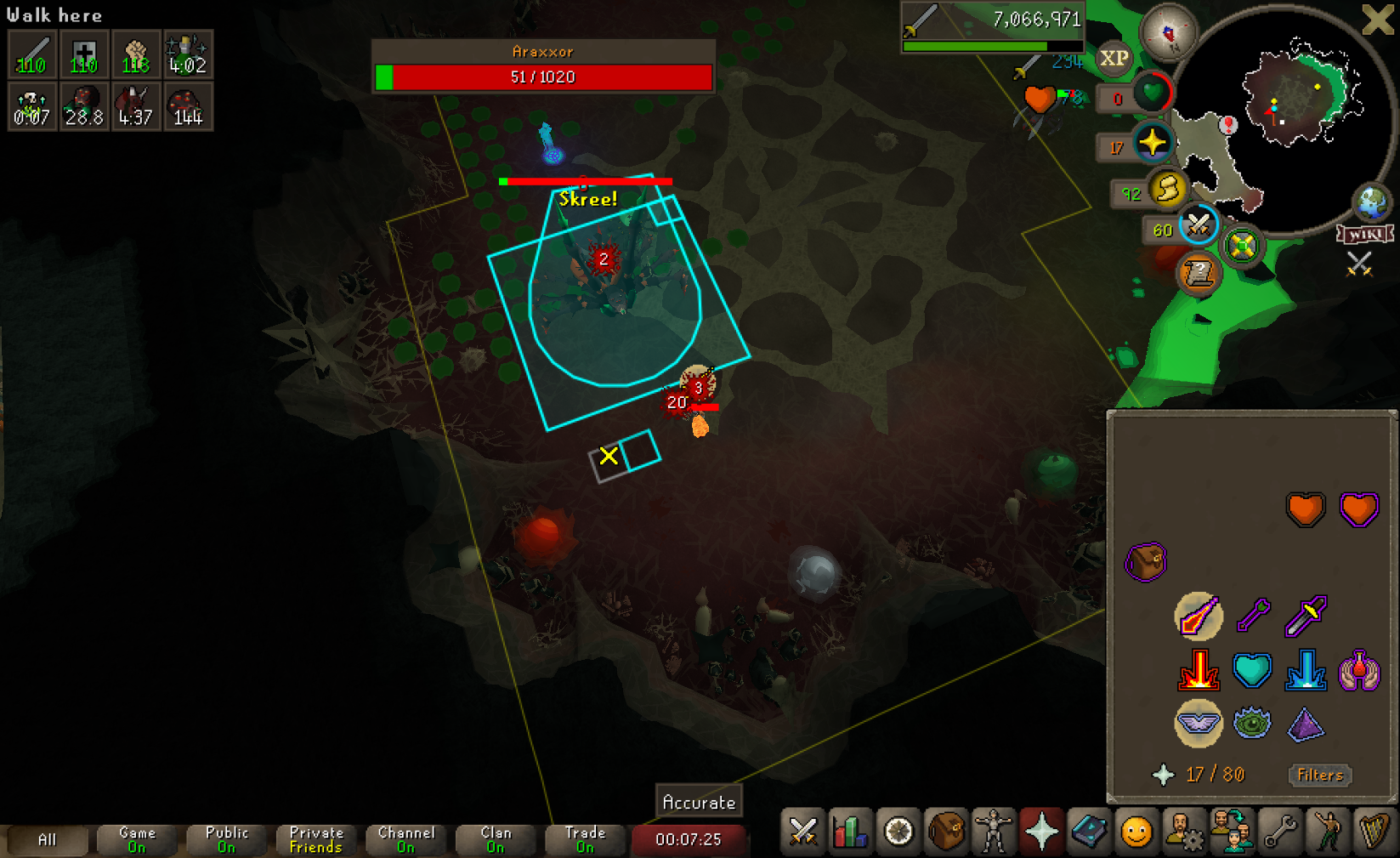Screen dimensions: 1400x858
Task: Open the spellbook tab
Action: click(x=1088, y=832)
